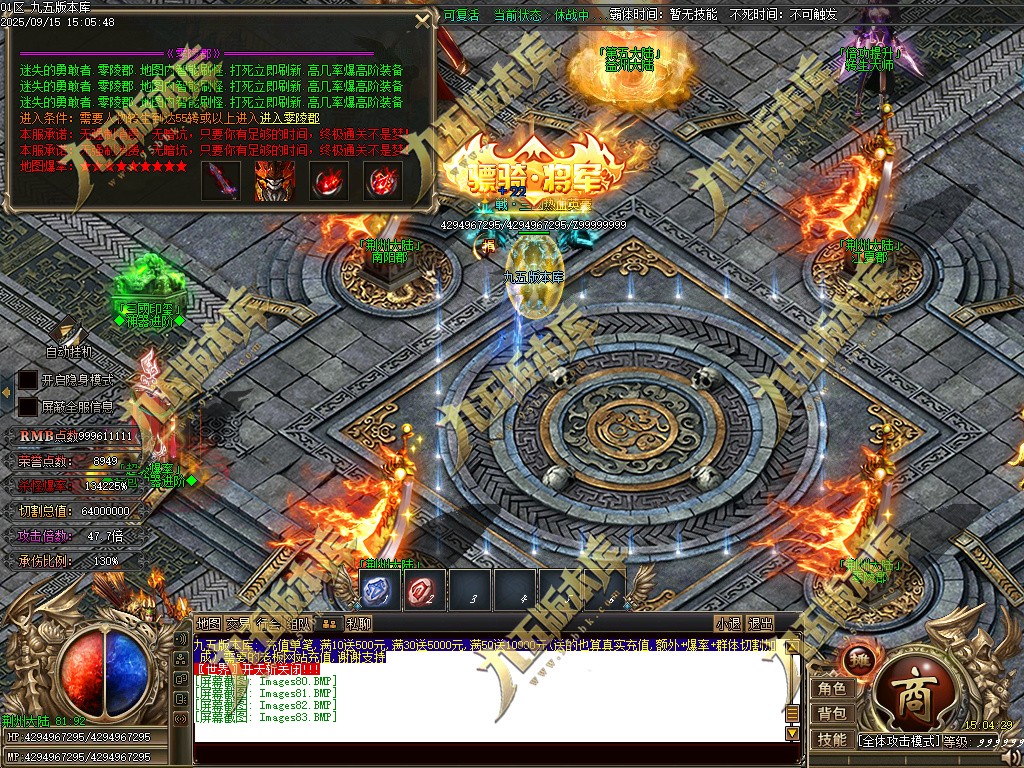The width and height of the screenshot is (1024, 768).
Task: Select the purple sword drop icon
Action: pyautogui.click(x=220, y=181)
